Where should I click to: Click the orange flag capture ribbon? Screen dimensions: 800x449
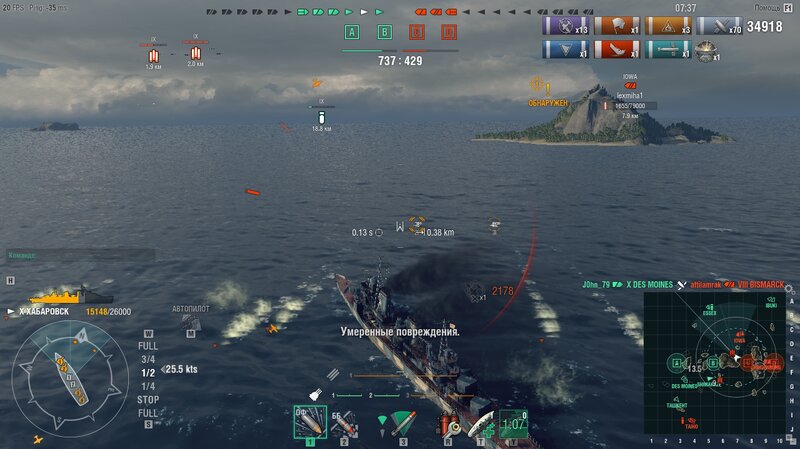click(x=668, y=26)
